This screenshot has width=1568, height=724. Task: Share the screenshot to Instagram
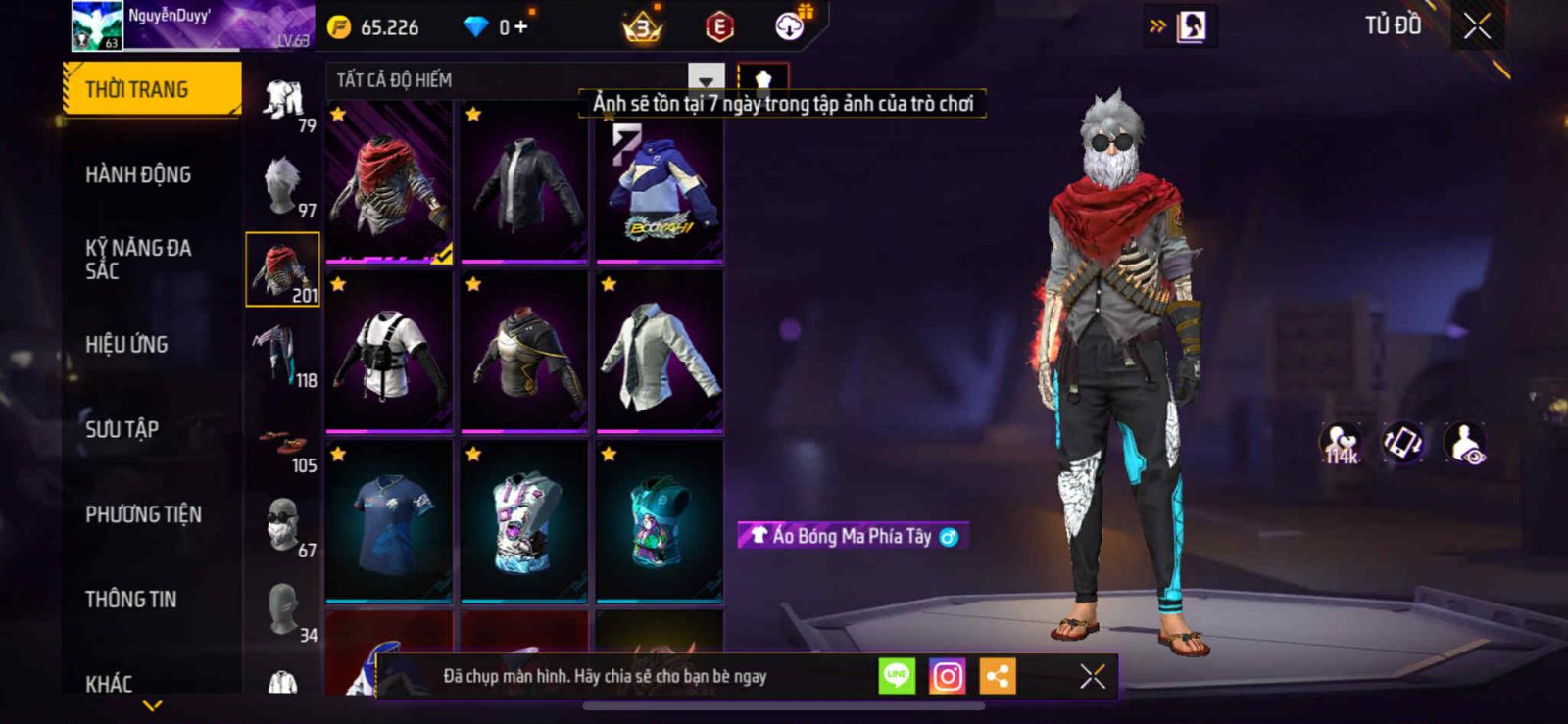tap(947, 676)
